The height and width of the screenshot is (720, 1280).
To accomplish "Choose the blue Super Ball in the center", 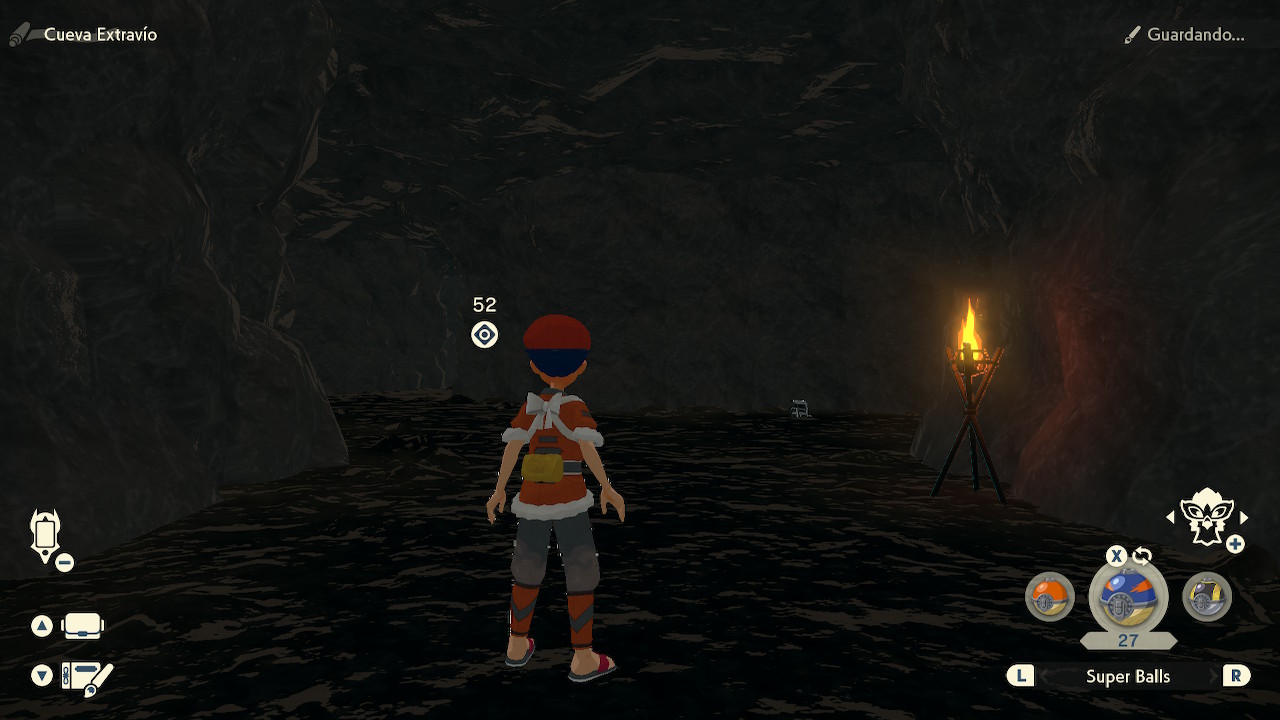I will pyautogui.click(x=1128, y=597).
